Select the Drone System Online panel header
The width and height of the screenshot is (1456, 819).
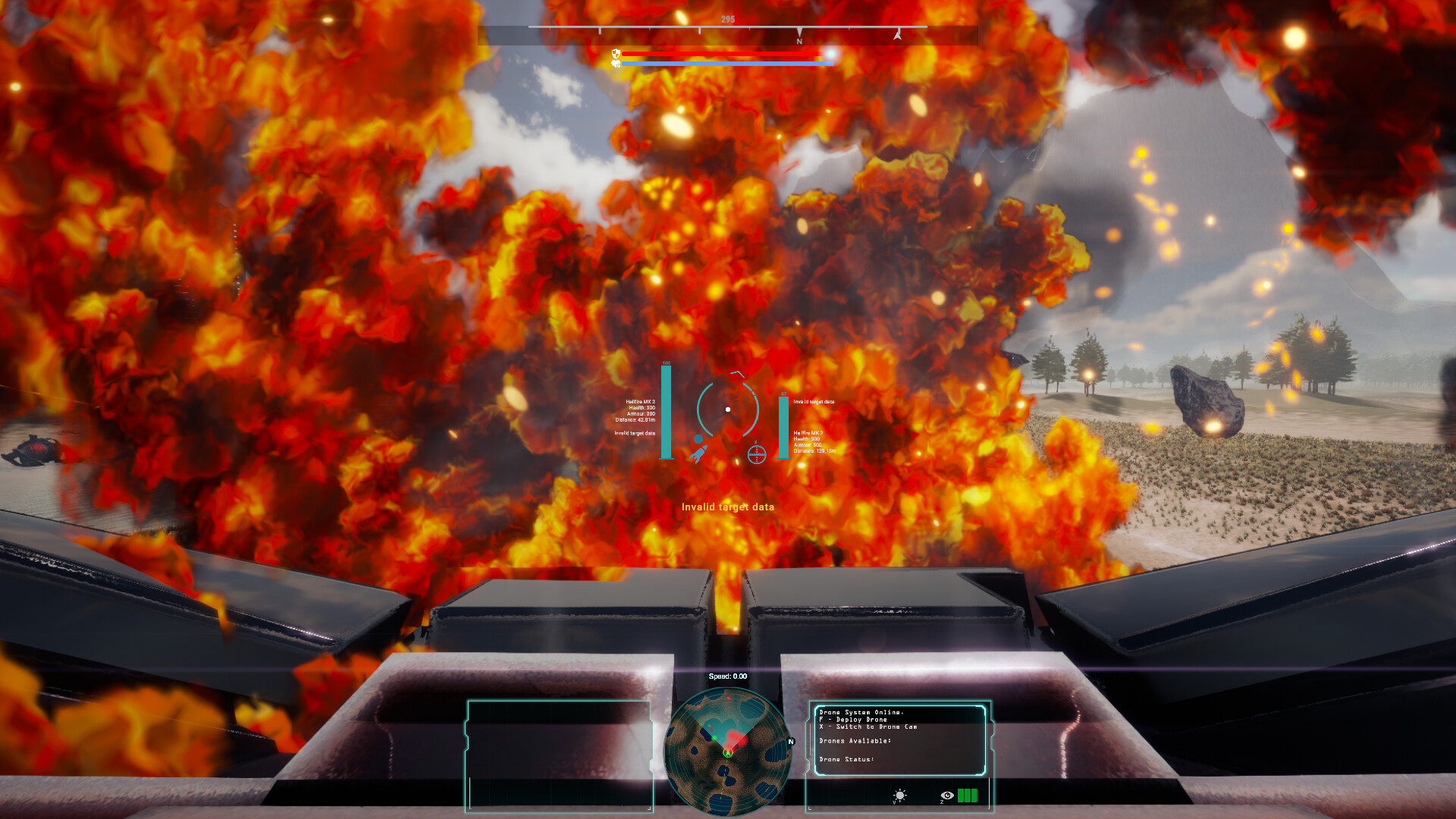pos(861,713)
